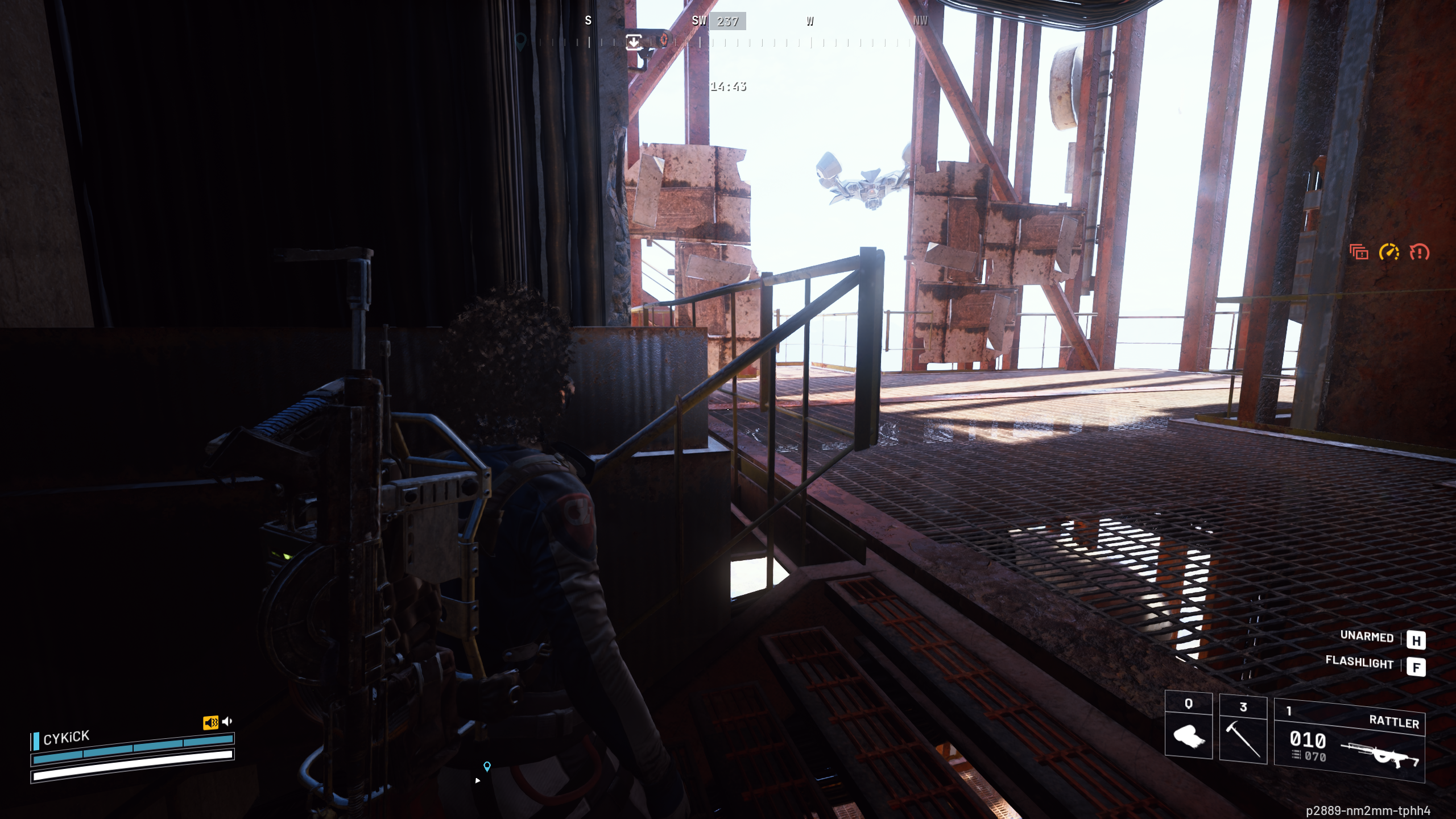Click the pickaxe quickslot icon
The width and height of the screenshot is (1456, 819).
[1242, 739]
